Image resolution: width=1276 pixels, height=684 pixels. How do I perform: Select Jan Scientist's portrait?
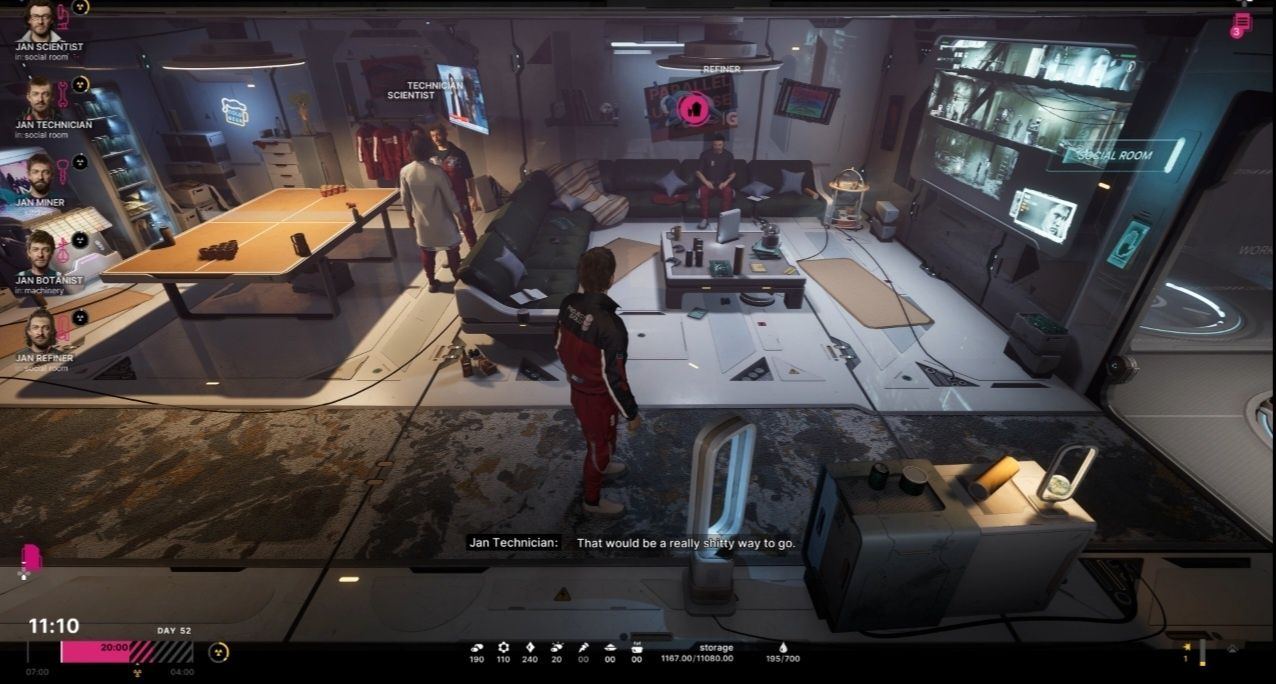coord(39,20)
